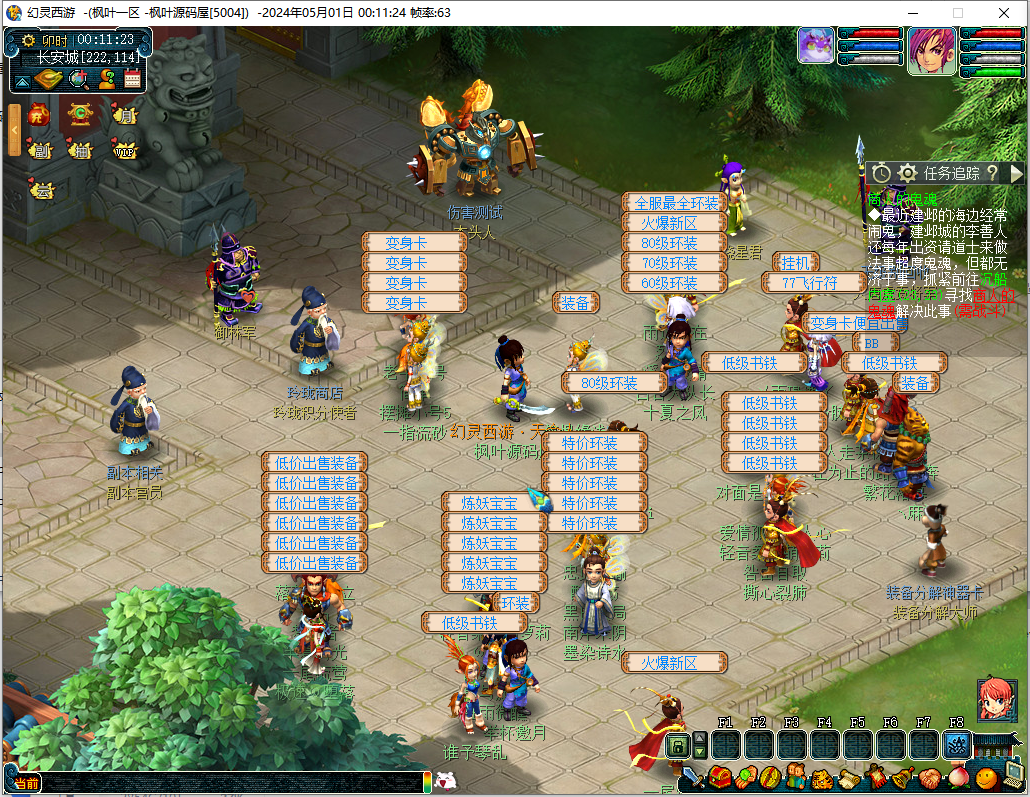This screenshot has height=797, width=1030.
Task: Open the player character portrait
Action: [x=931, y=51]
